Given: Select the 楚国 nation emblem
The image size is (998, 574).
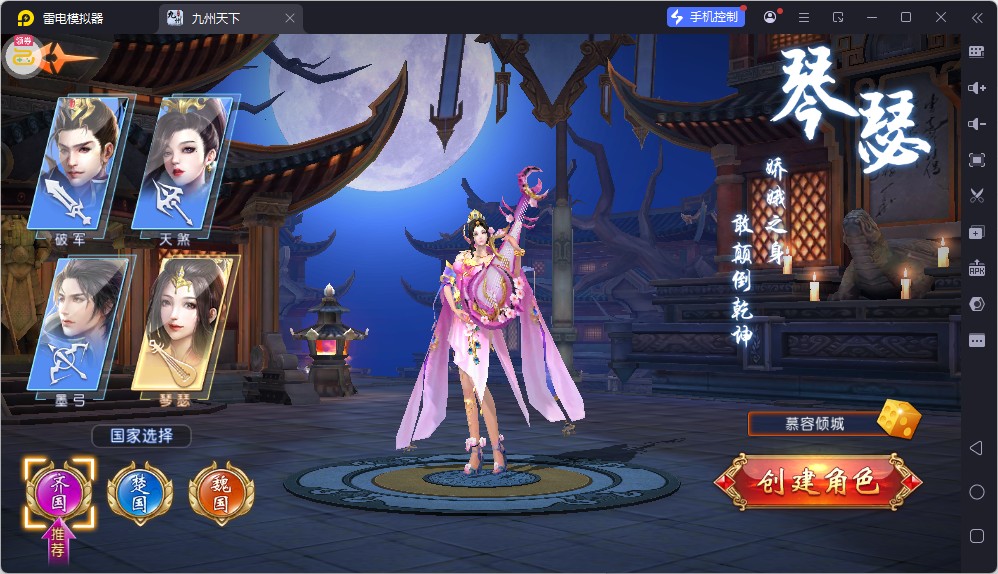Looking at the screenshot, I should [139, 493].
